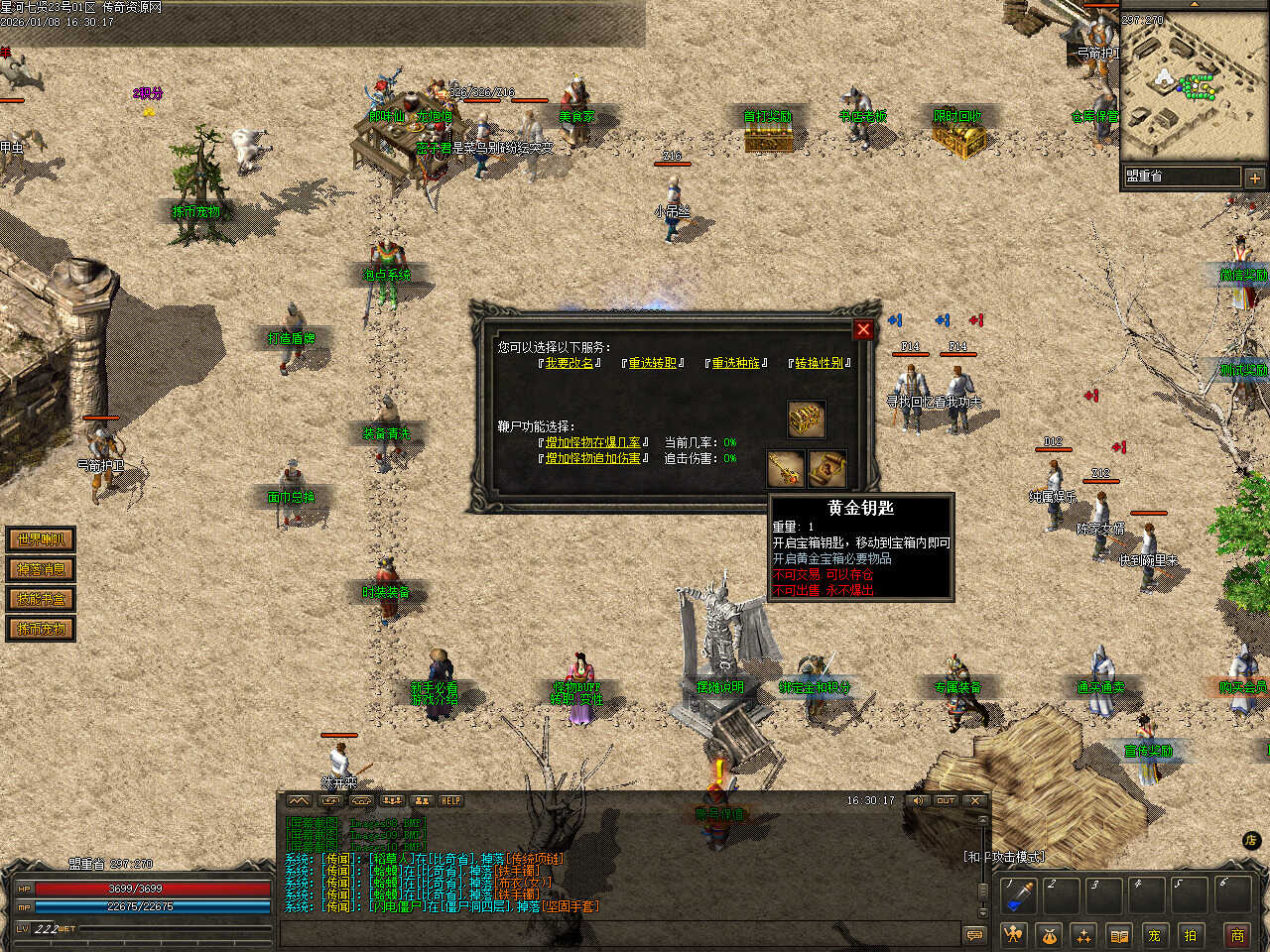Open the 世界喇叭 world horn button
Screen dimensions: 1270x952
click(x=41, y=539)
